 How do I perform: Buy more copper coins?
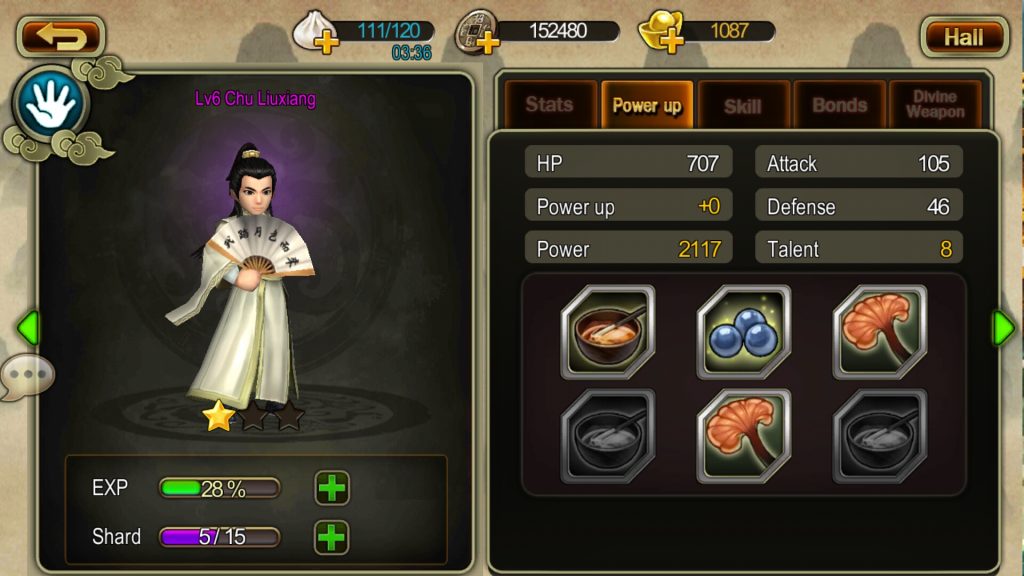point(487,41)
